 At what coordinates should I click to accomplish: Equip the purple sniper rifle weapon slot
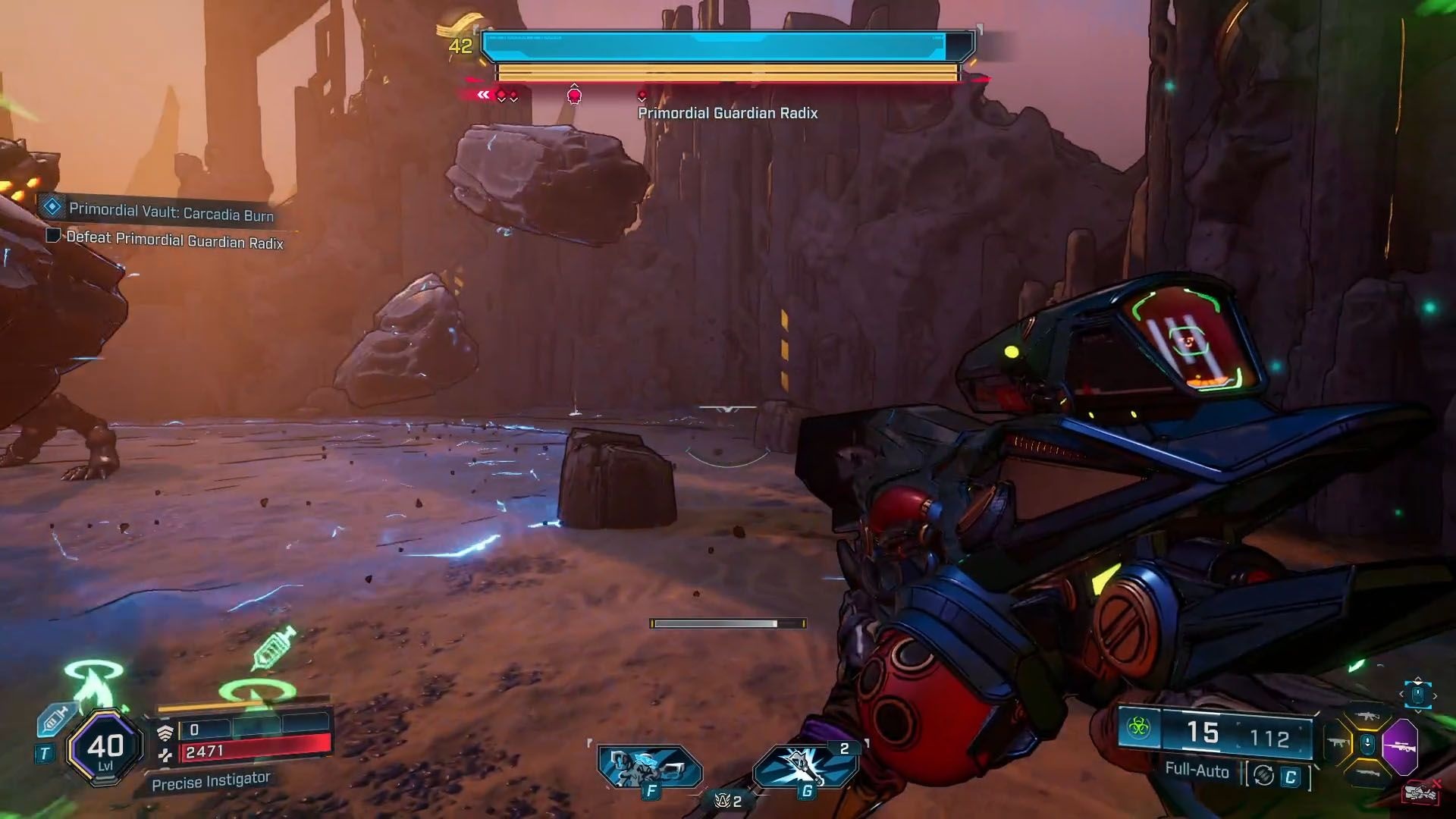click(1400, 747)
